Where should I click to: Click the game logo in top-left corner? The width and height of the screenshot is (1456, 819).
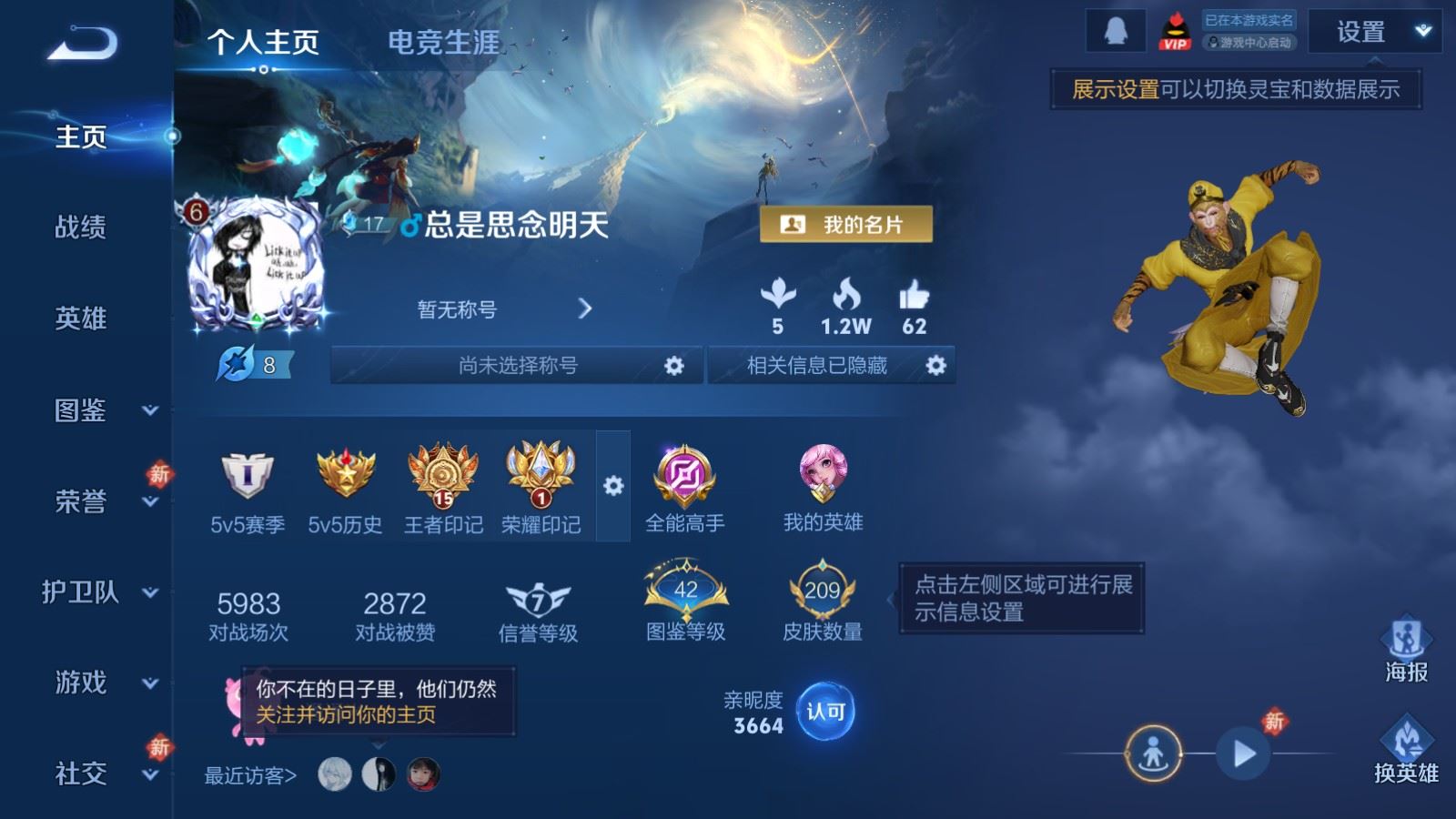click(82, 41)
